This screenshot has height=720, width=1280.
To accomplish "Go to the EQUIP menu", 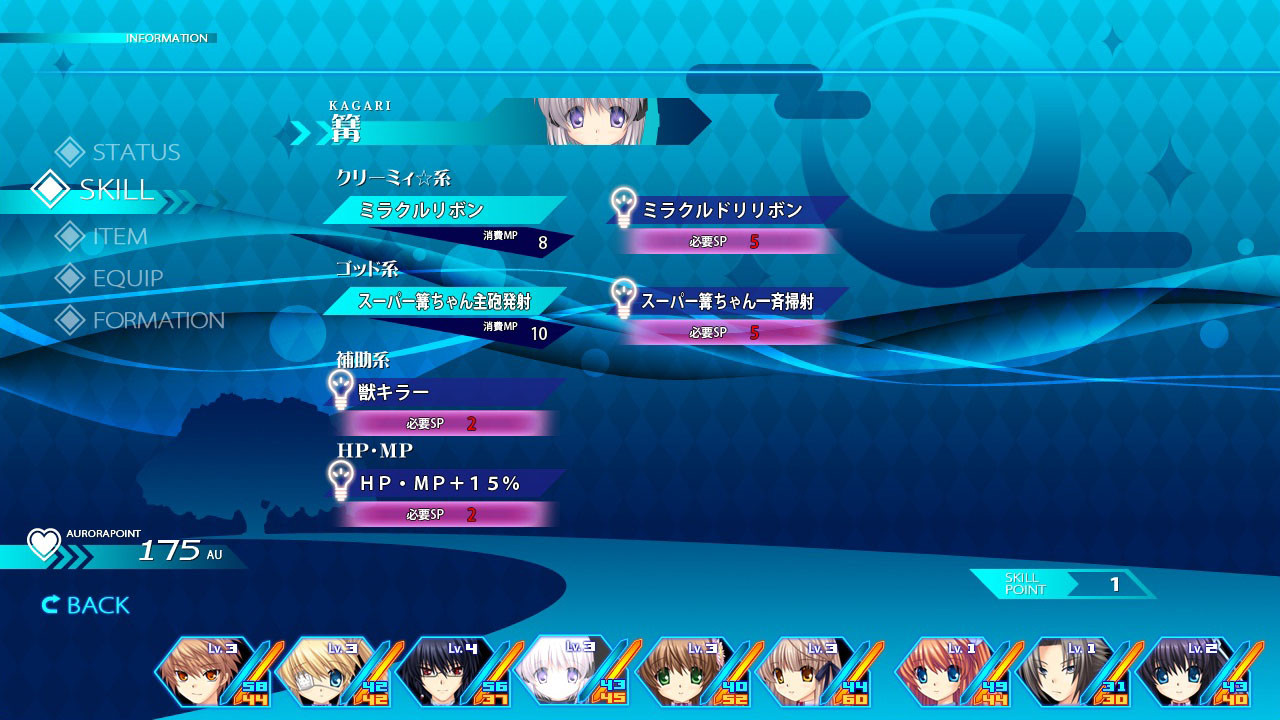I will pyautogui.click(x=127, y=278).
